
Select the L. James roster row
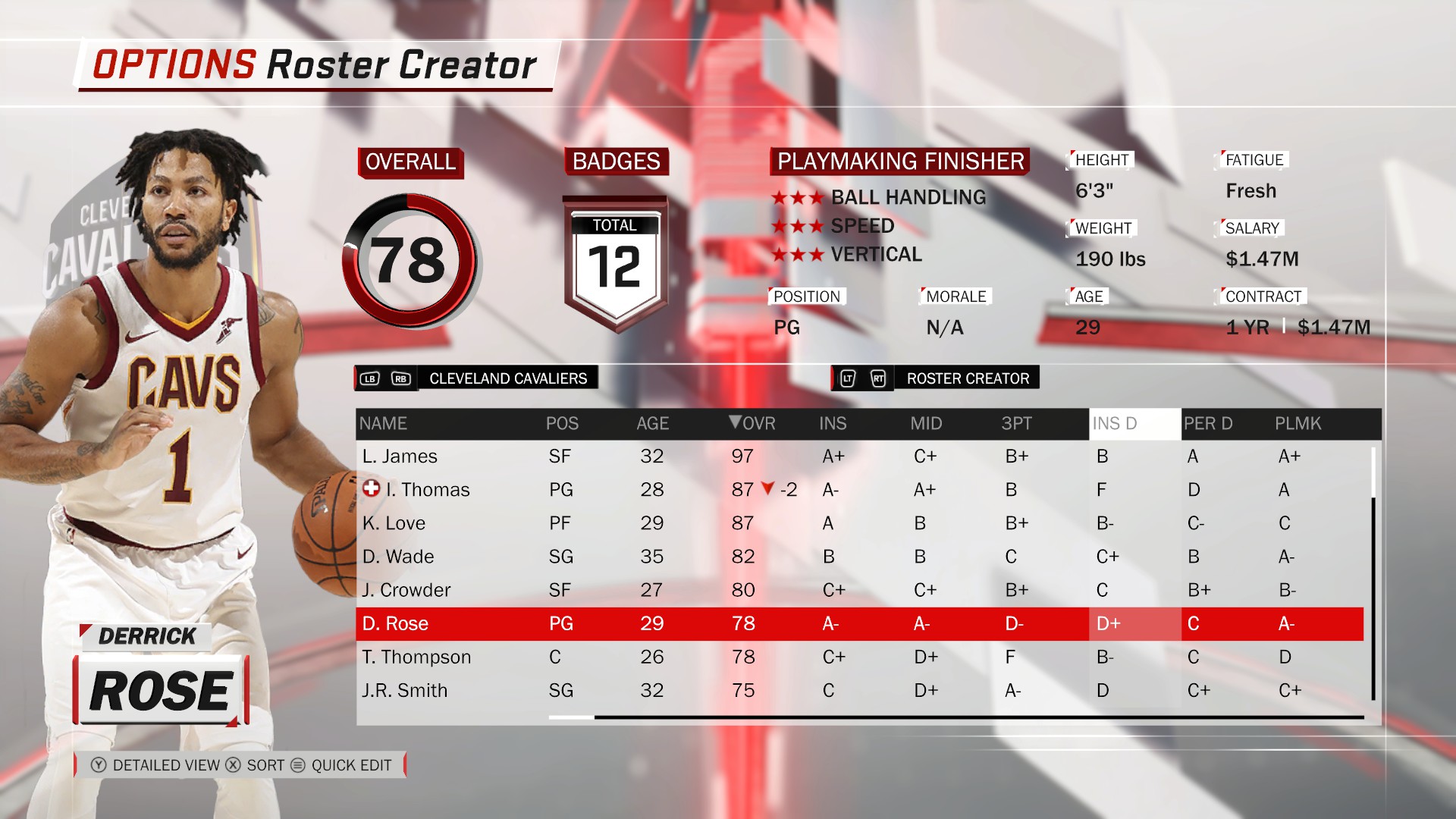coord(400,456)
